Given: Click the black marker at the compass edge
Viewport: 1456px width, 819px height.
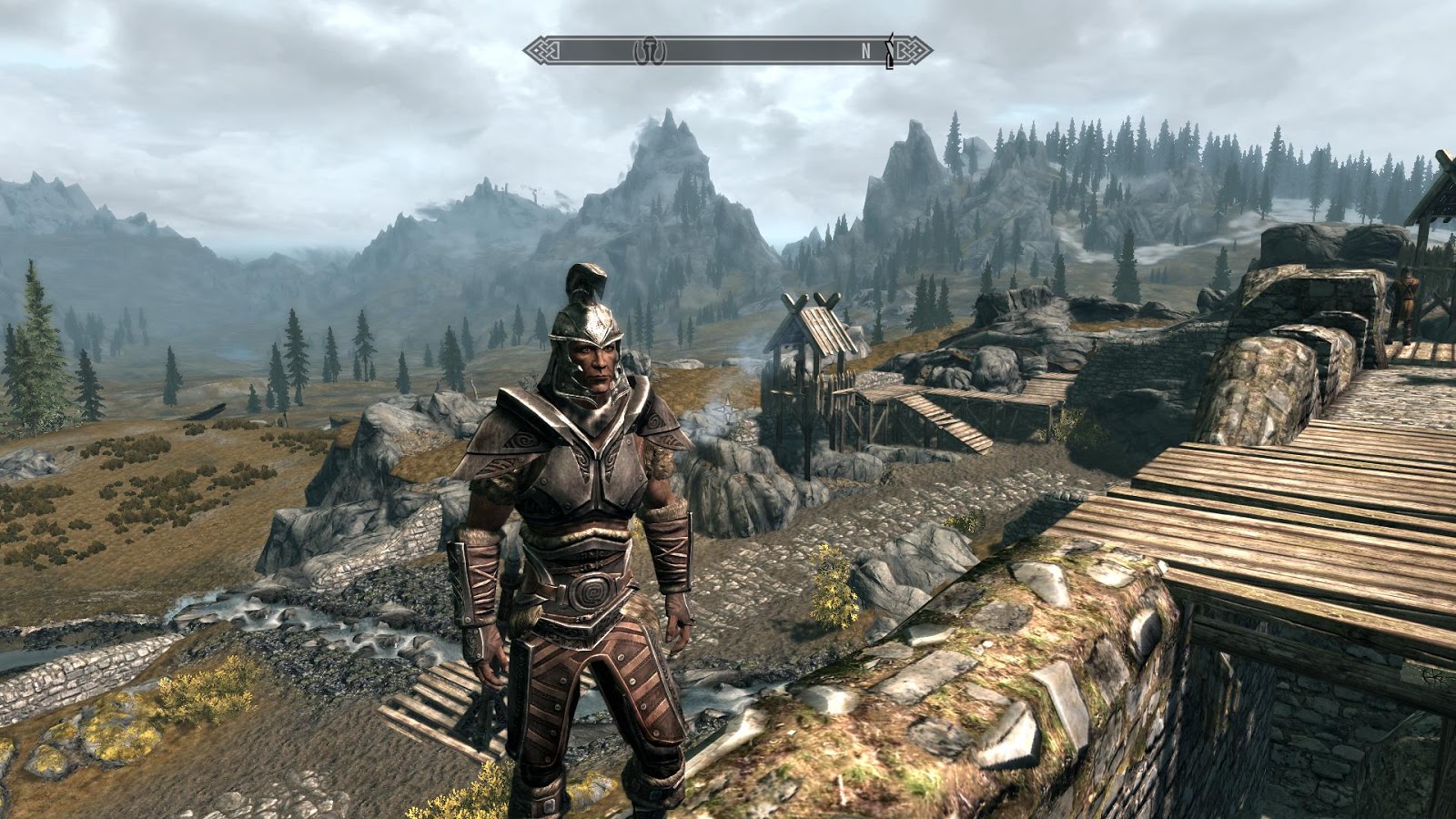Looking at the screenshot, I should (890, 52).
